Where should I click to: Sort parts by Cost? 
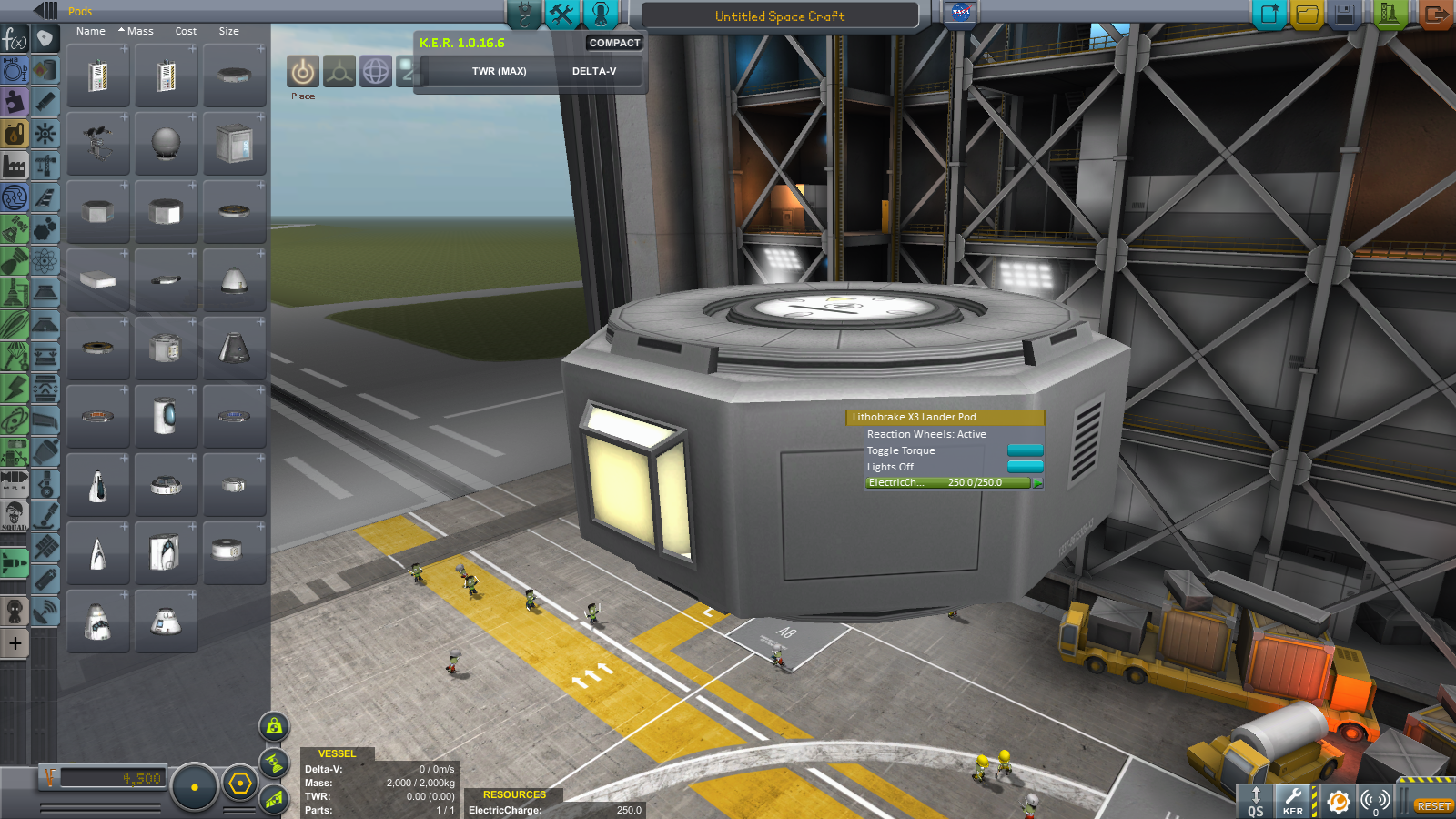[186, 31]
